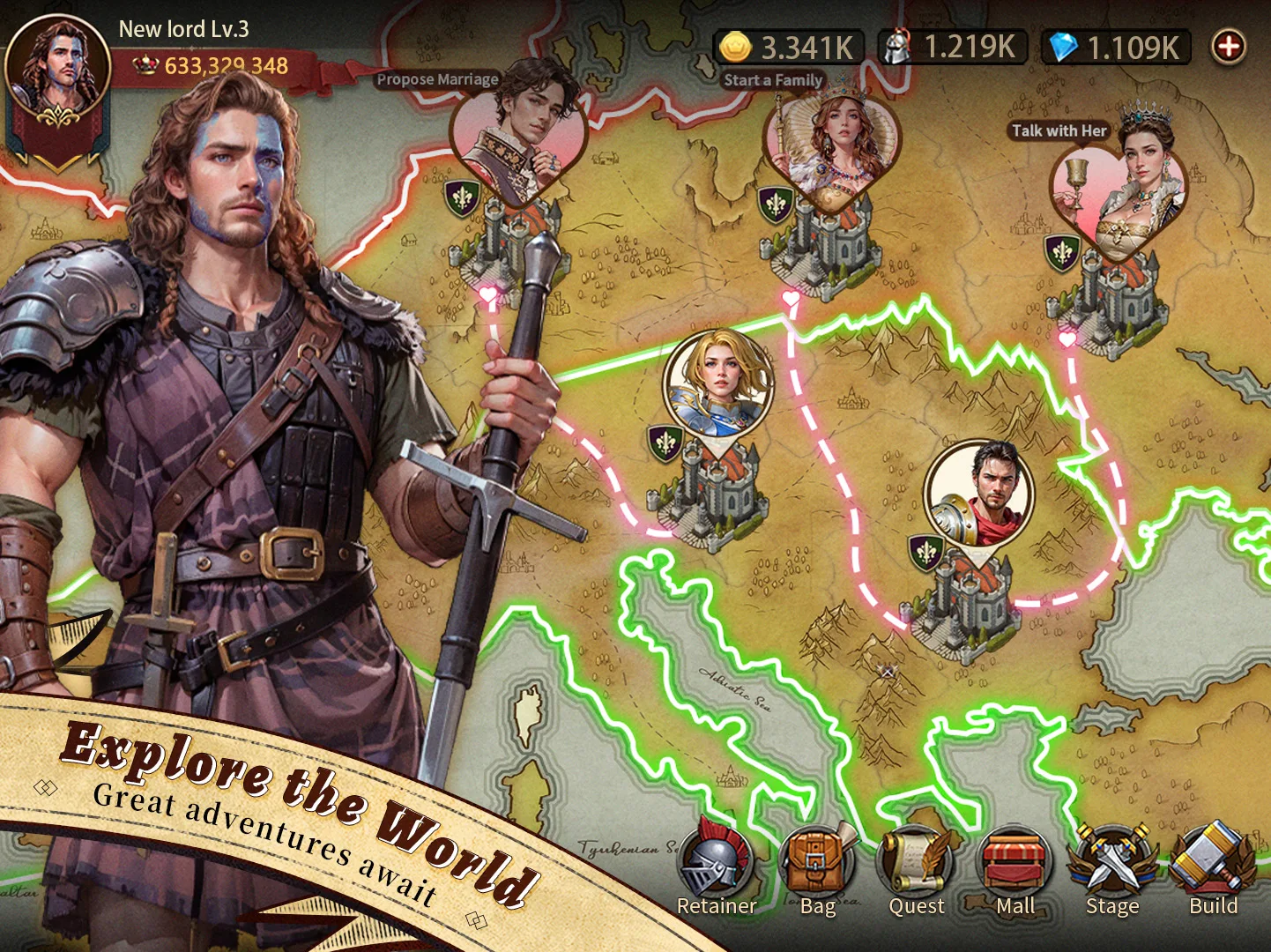
Task: Open the lord profile avatar
Action: (57, 71)
